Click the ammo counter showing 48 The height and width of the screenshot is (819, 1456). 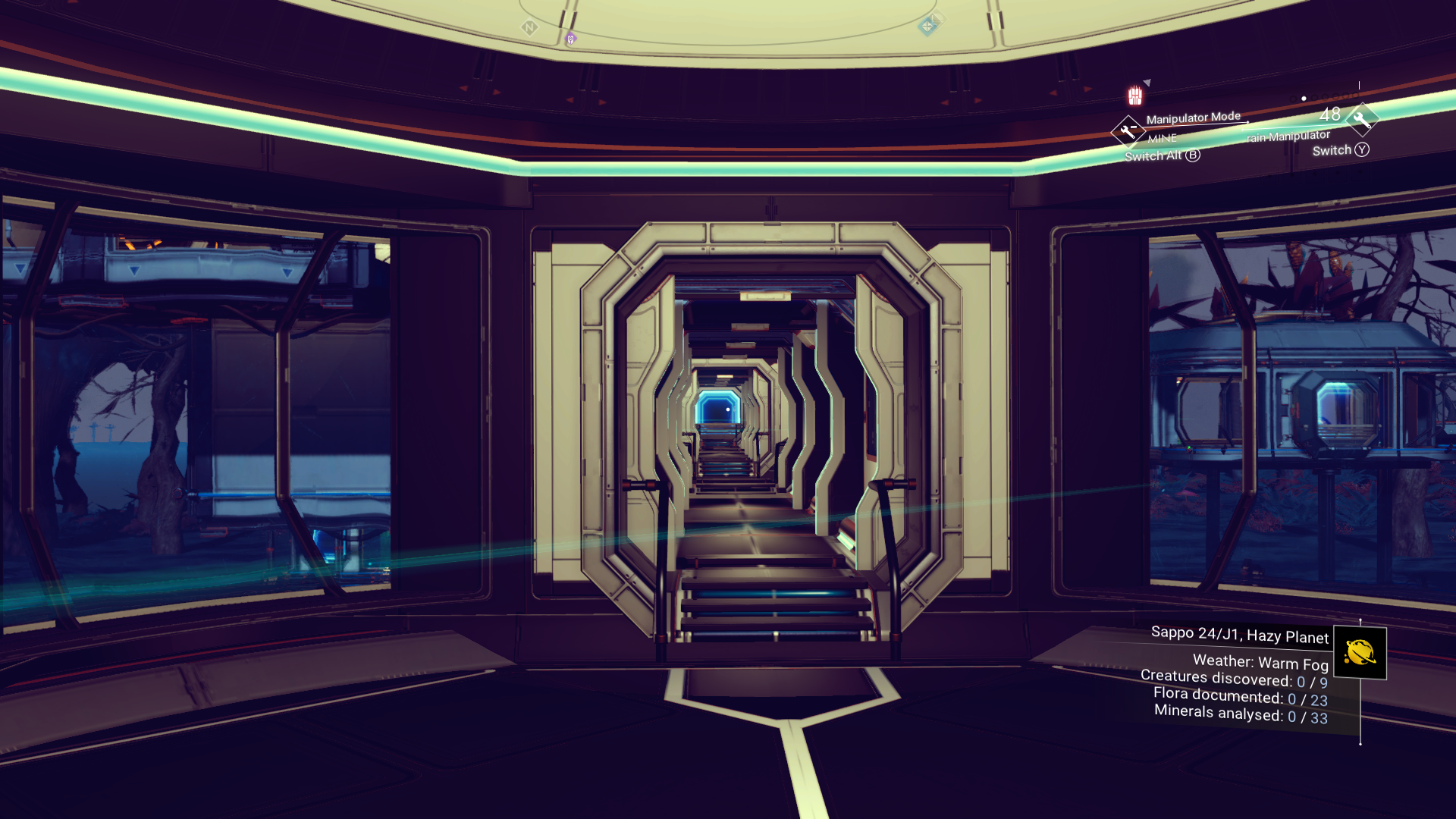tap(1330, 115)
